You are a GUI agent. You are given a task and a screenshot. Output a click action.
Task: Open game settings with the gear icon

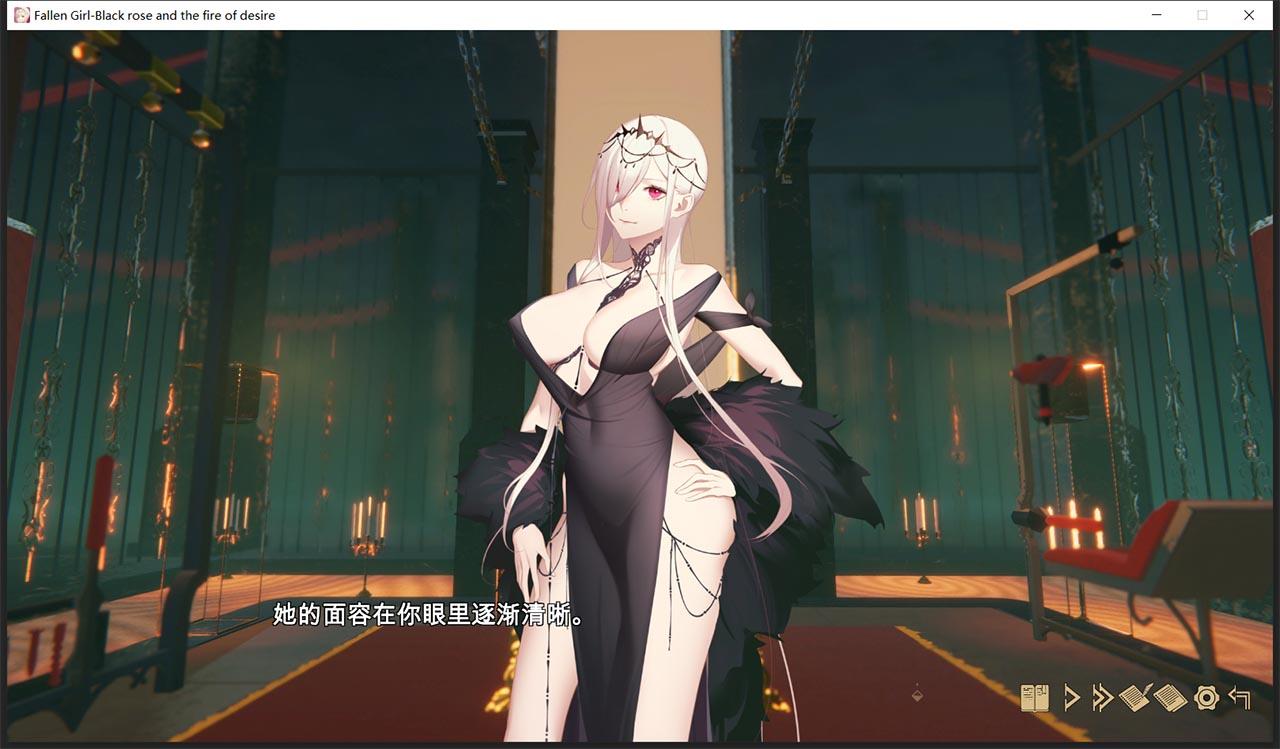(1206, 697)
